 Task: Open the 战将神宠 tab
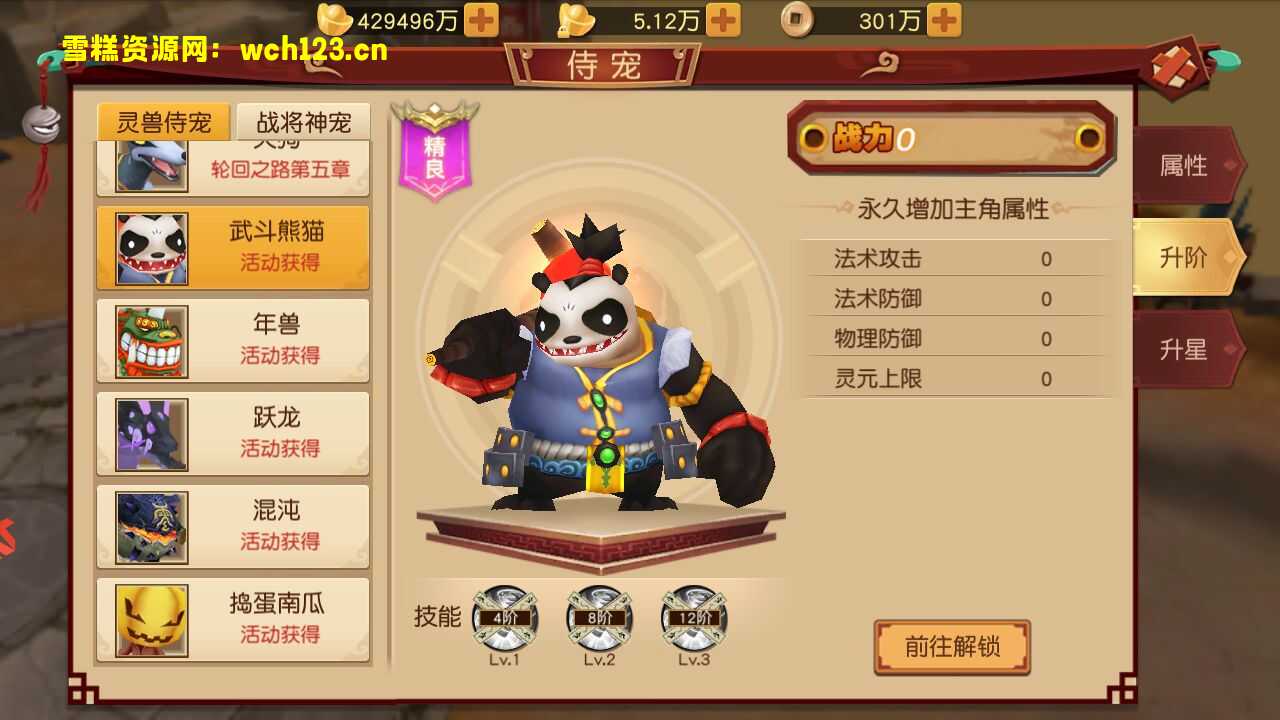pos(304,122)
